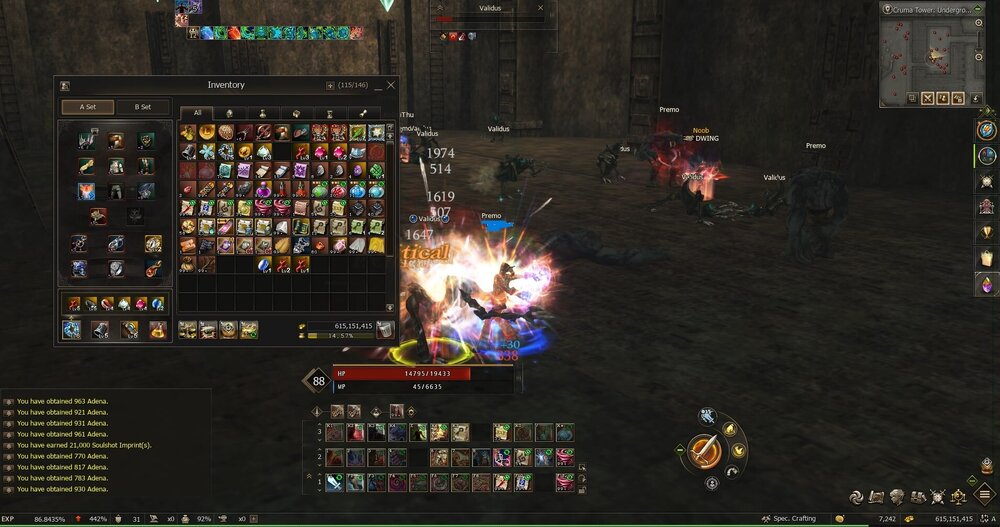Viewport: 1000px width, 527px height.
Task: Open the purple gem side panel icon
Action: (986, 284)
